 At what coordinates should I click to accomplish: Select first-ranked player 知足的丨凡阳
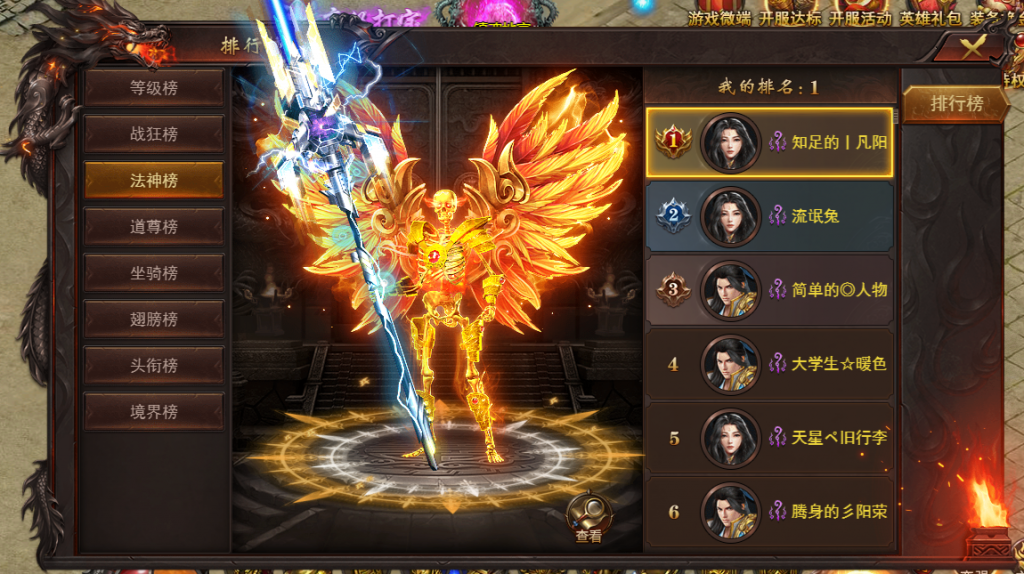click(x=769, y=142)
